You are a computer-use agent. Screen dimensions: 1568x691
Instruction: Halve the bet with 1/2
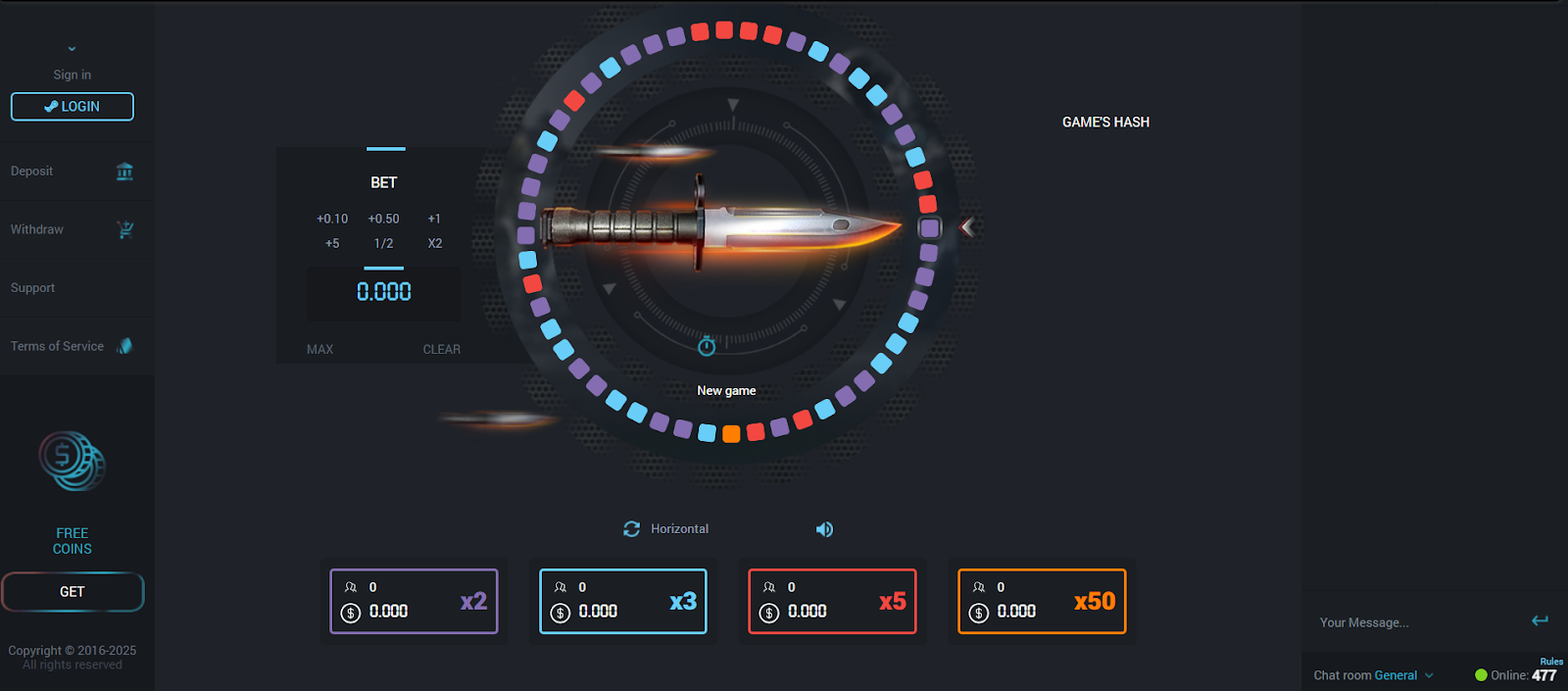pos(383,243)
